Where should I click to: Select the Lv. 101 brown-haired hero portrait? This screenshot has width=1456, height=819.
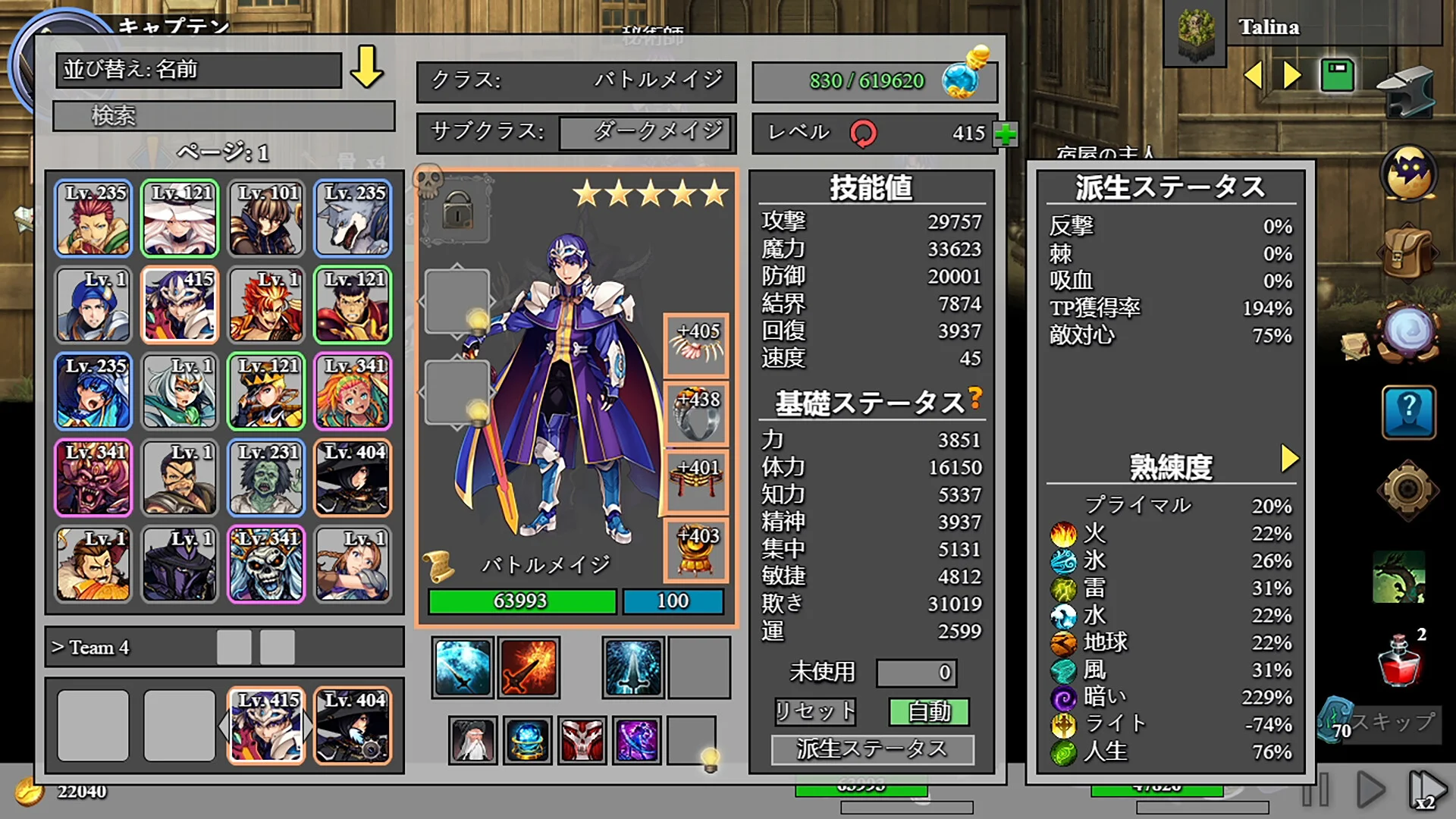(266, 218)
